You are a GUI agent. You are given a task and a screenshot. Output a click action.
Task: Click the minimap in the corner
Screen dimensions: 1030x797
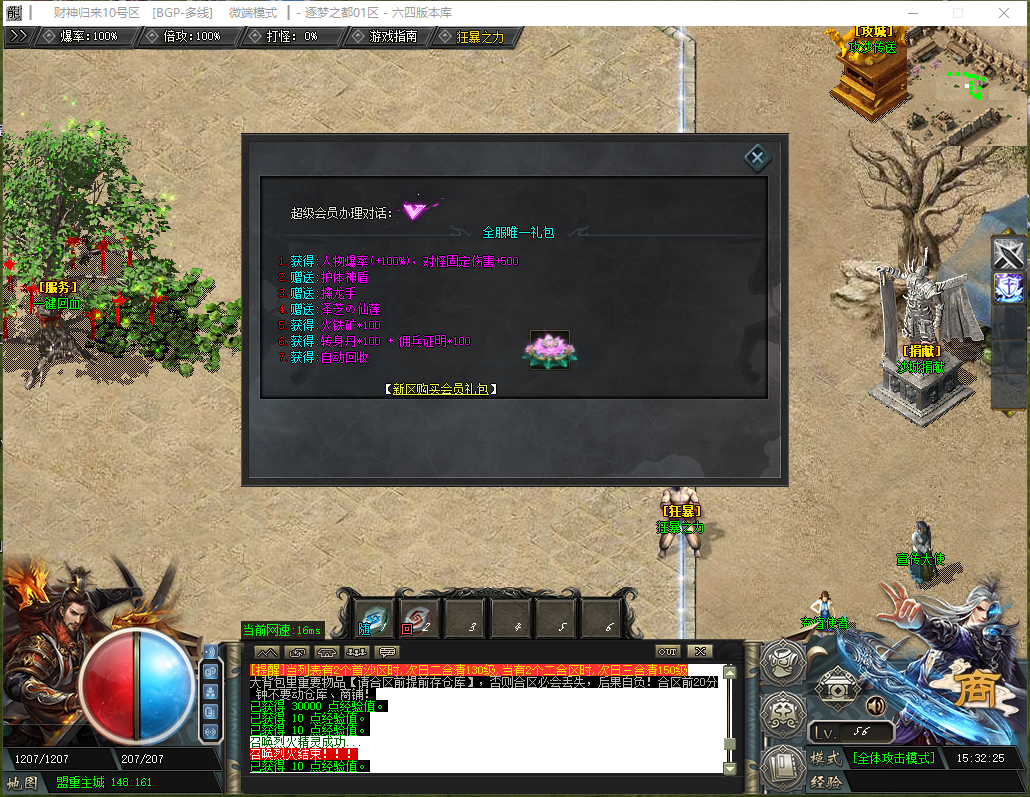tap(975, 82)
